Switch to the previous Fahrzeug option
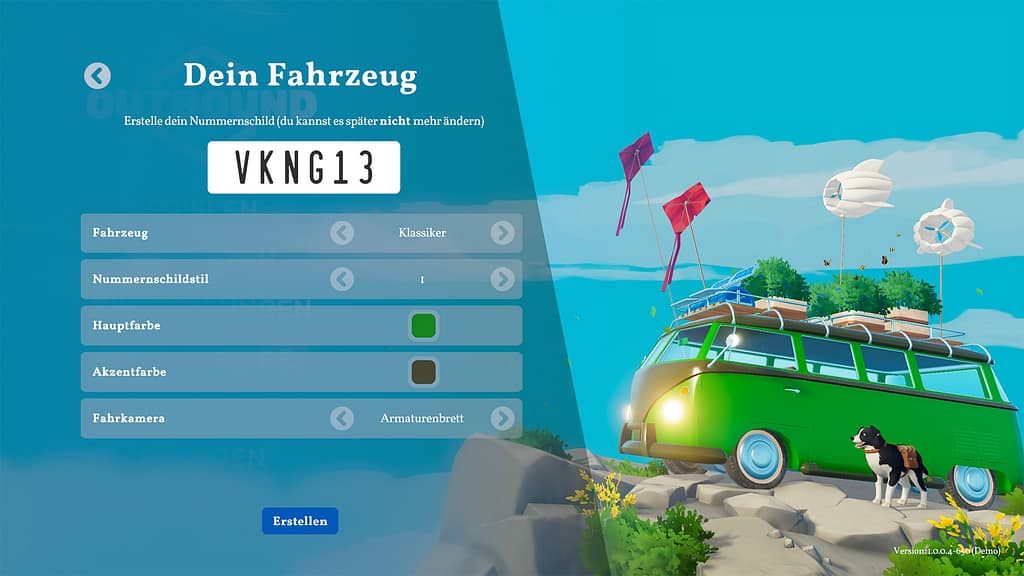 tap(342, 233)
